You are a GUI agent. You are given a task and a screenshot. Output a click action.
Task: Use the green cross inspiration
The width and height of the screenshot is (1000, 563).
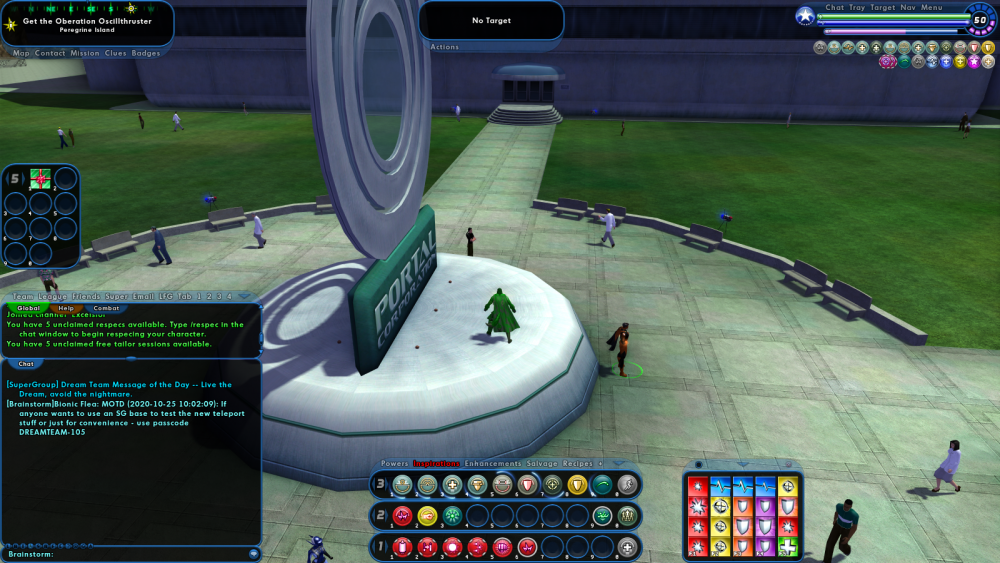789,546
